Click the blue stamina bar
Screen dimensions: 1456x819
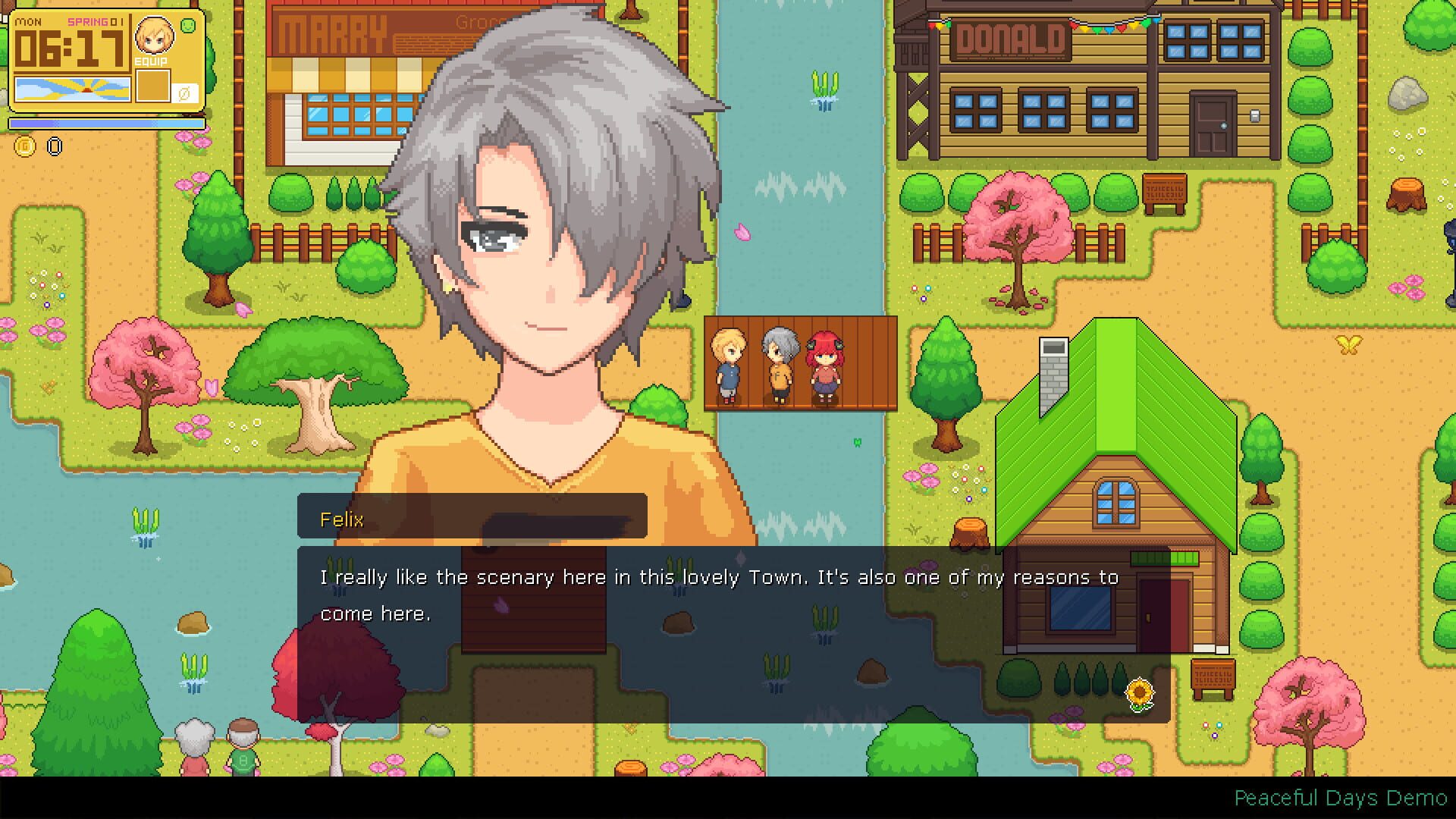[x=106, y=123]
